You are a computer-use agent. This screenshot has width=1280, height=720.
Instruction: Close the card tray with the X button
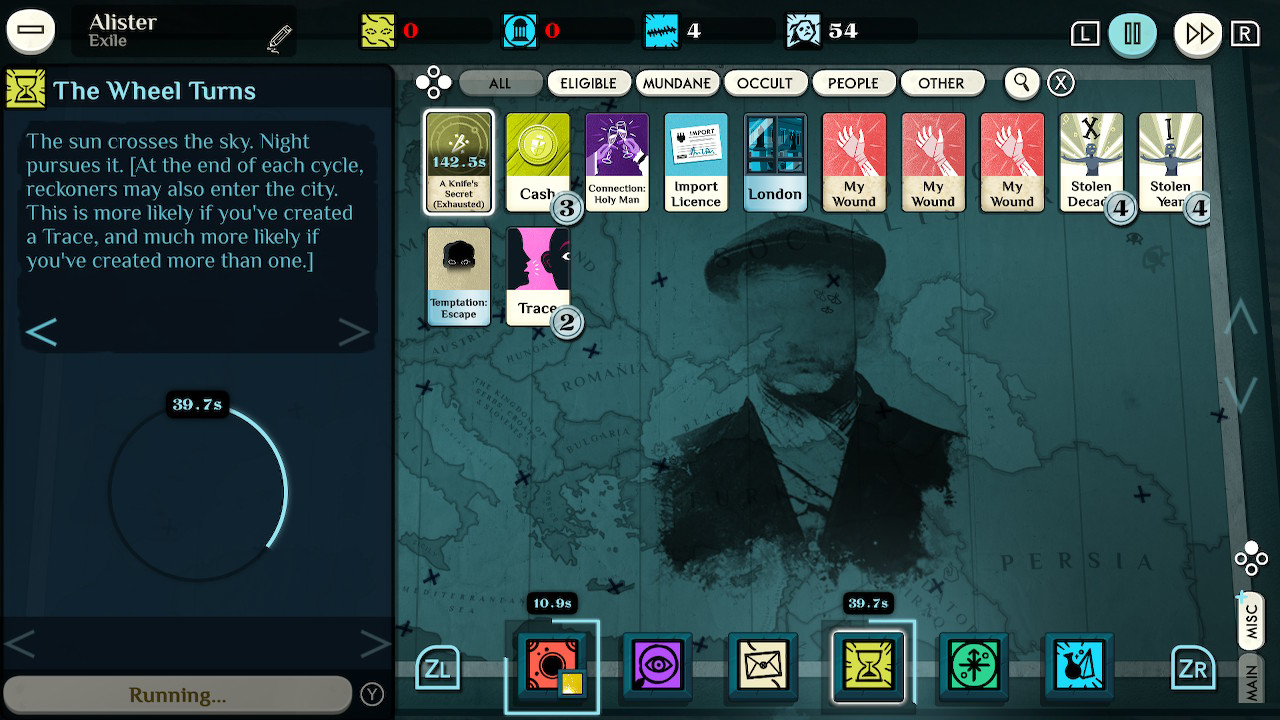(x=1060, y=83)
